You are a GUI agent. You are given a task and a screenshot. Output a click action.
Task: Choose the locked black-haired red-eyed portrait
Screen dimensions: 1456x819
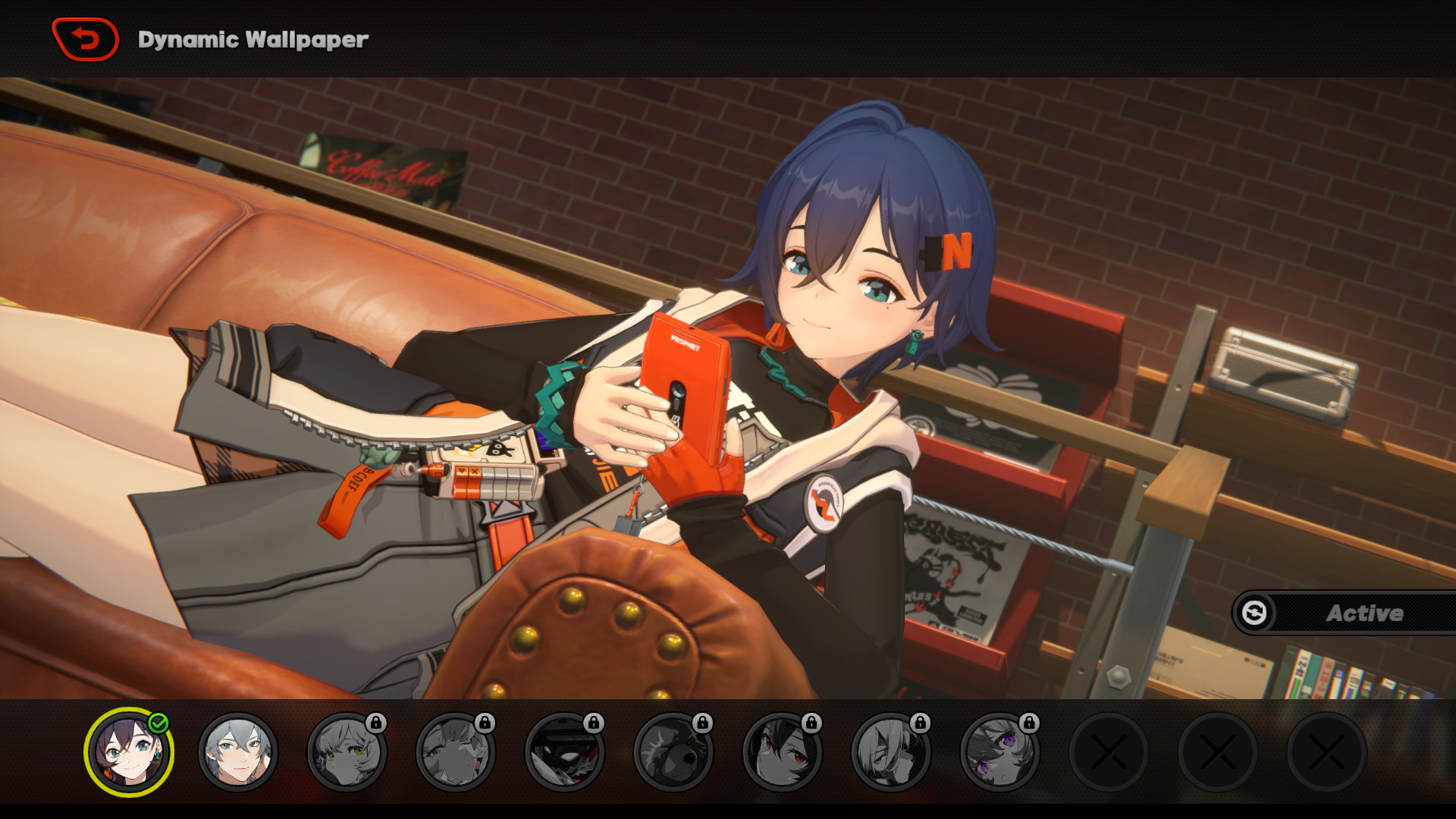[x=782, y=752]
